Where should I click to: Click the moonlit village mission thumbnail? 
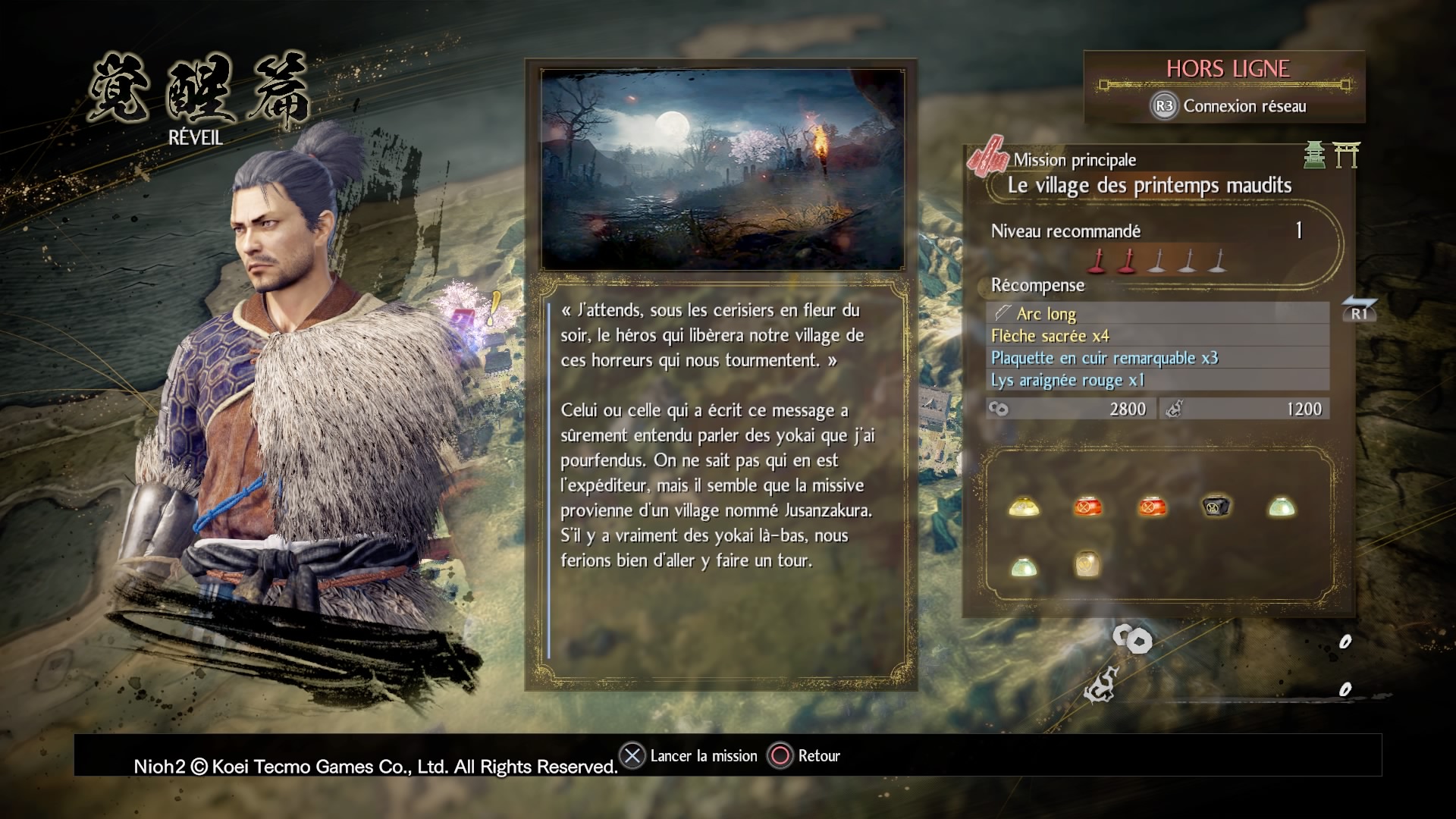coord(722,169)
